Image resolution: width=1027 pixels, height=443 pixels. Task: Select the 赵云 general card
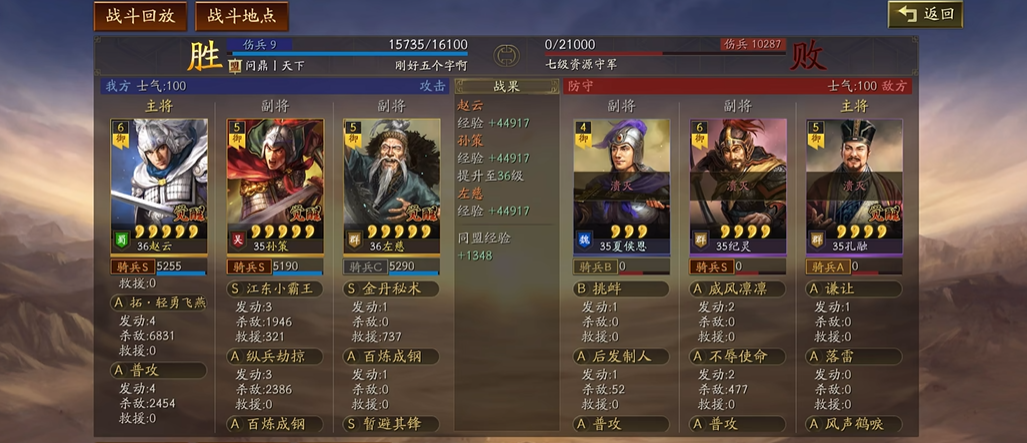coord(158,185)
